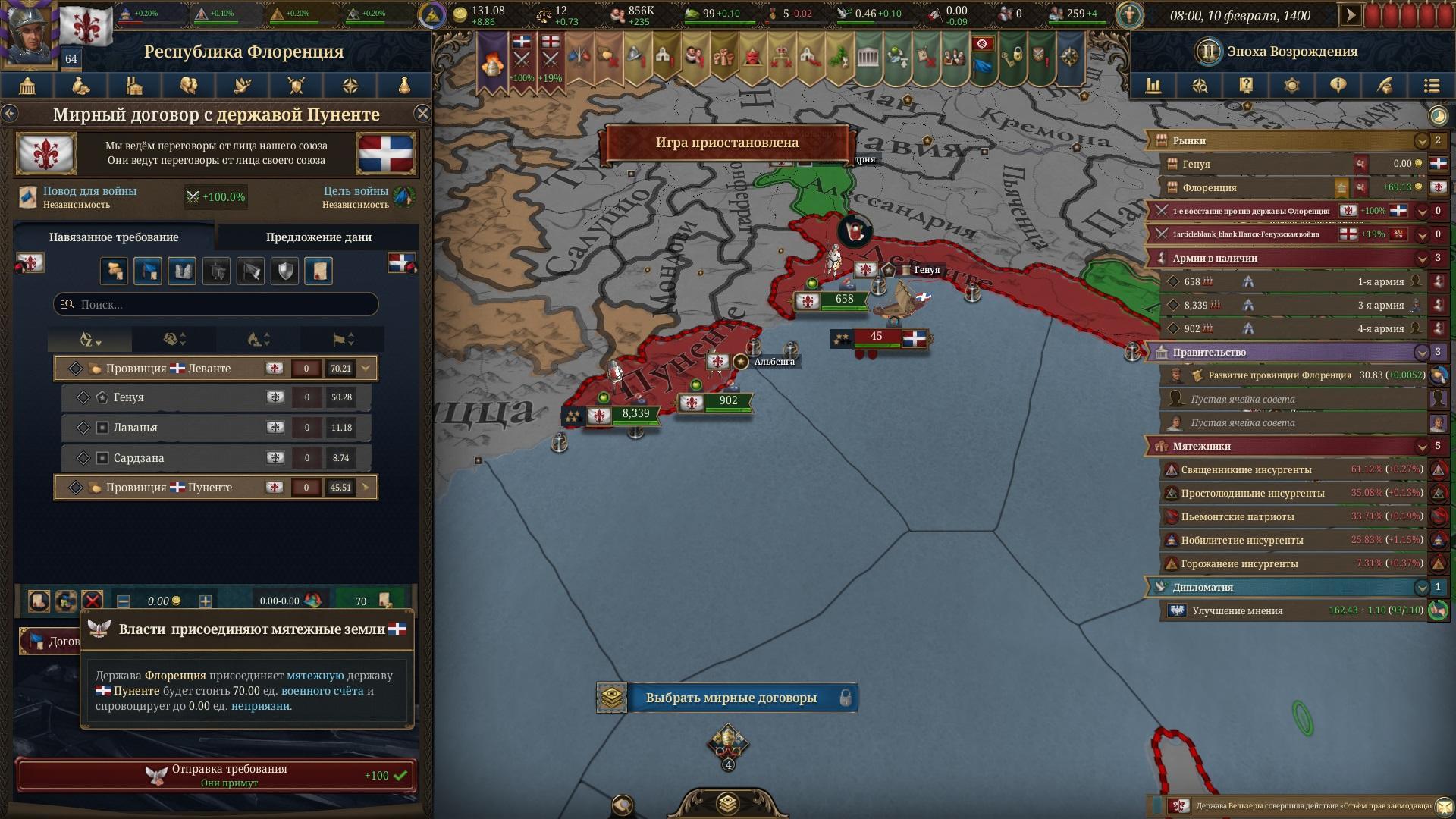Go back using the panel's arrow button

10,114
